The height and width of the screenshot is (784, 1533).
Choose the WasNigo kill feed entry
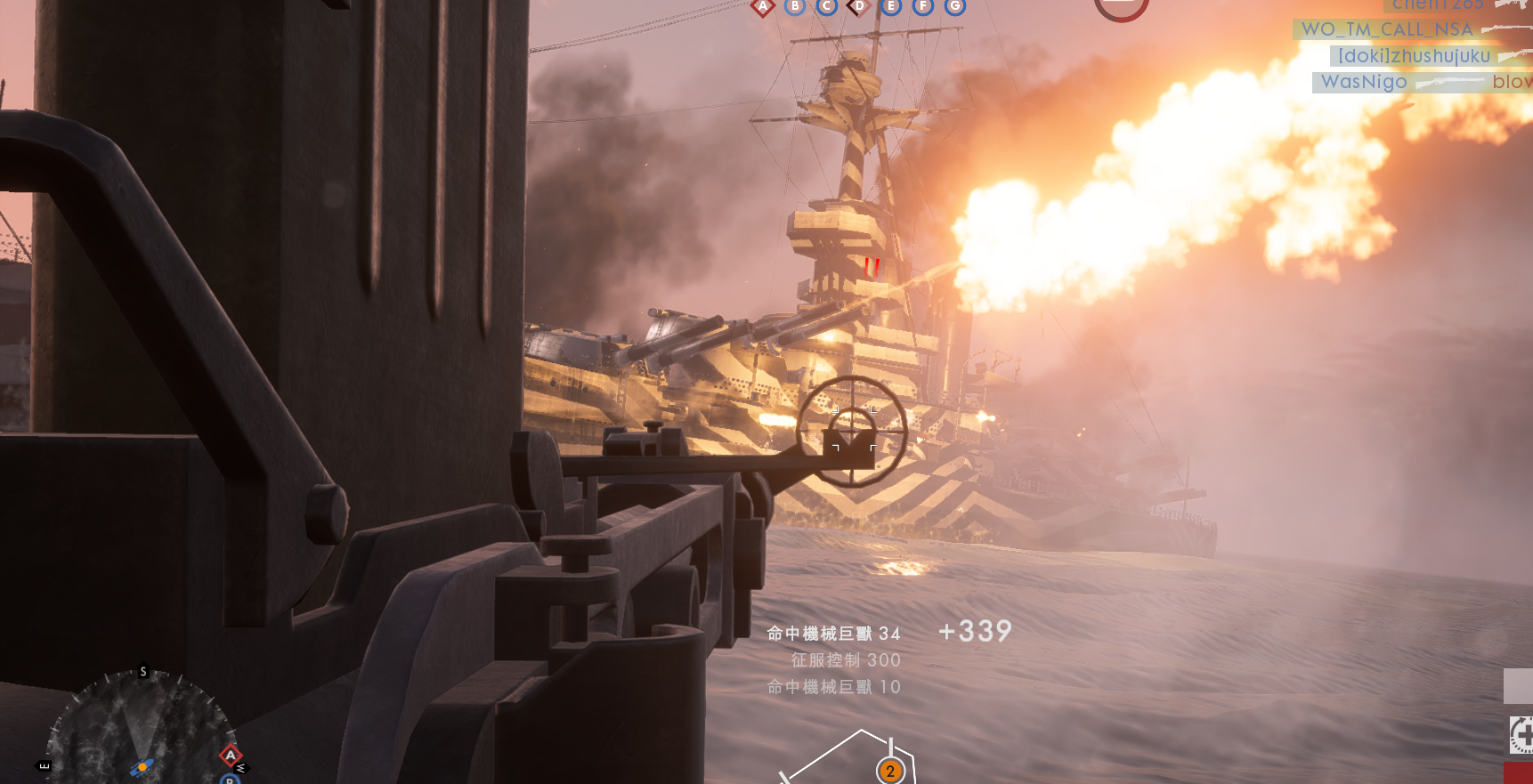[x=1364, y=82]
